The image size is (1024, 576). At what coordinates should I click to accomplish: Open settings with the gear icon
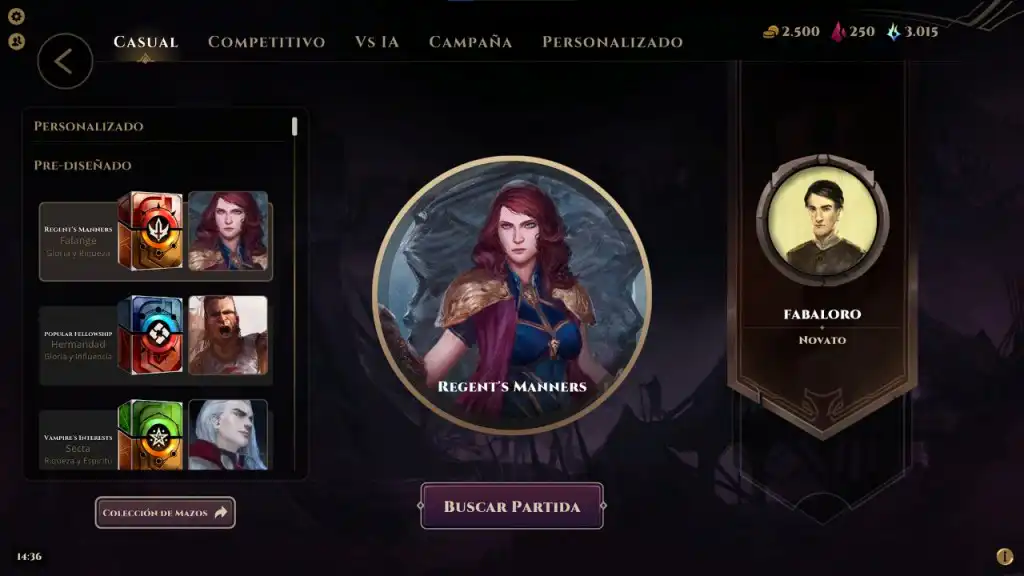16,16
